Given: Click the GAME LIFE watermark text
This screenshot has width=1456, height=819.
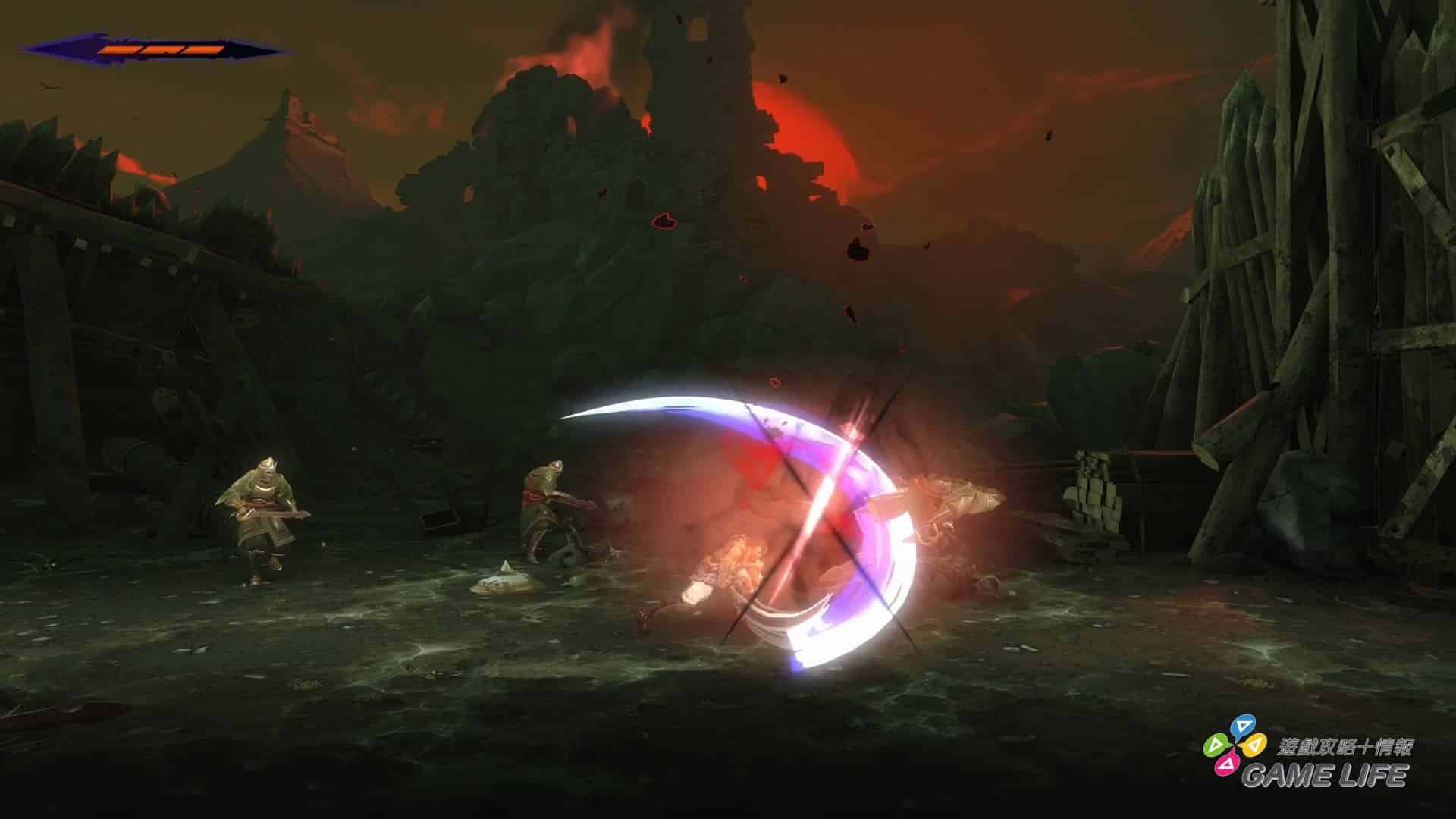Looking at the screenshot, I should coord(1327,775).
